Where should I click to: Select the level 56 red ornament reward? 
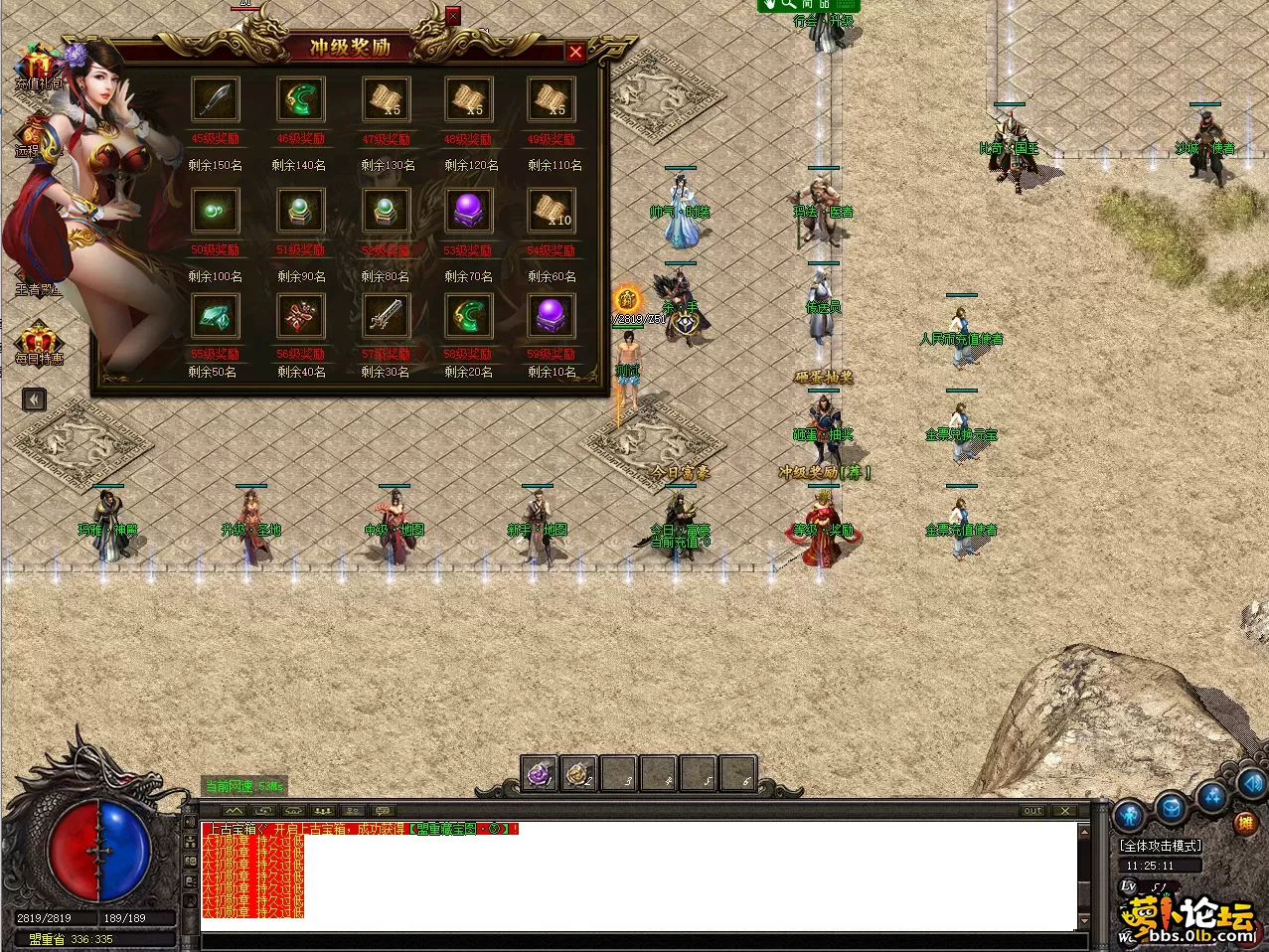[300, 317]
